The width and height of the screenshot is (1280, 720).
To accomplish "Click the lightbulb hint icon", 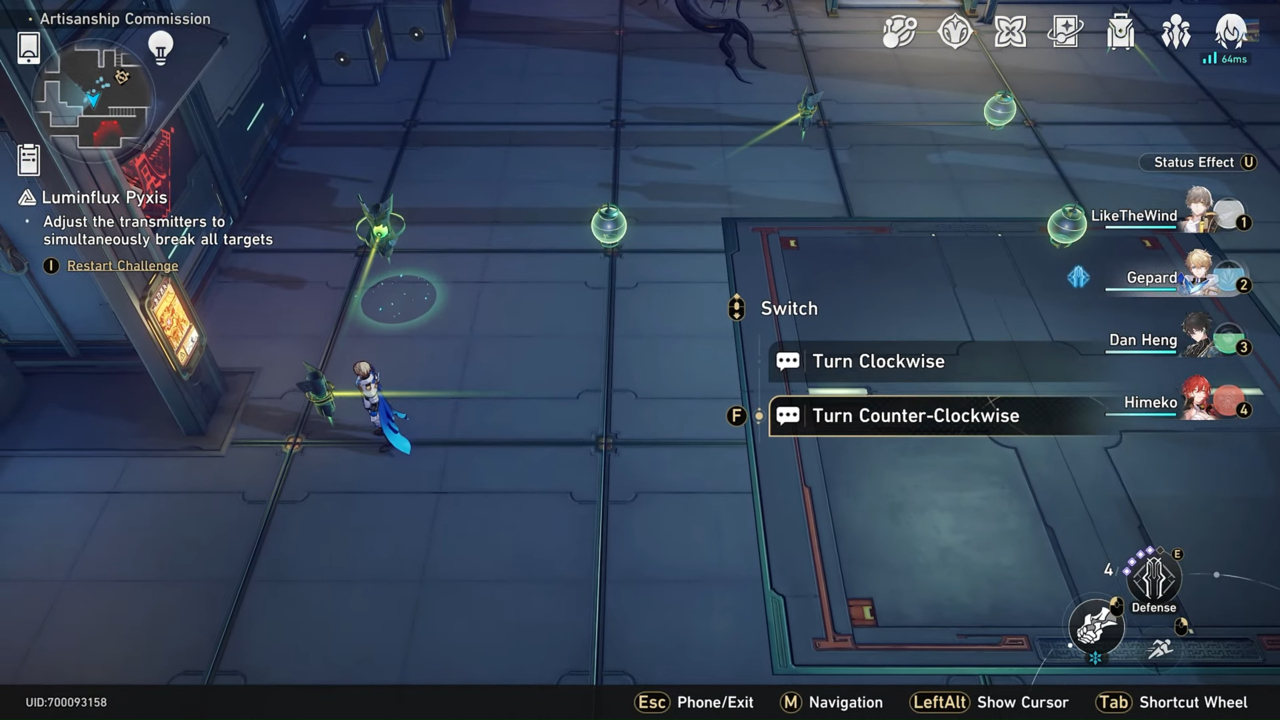I will (160, 47).
